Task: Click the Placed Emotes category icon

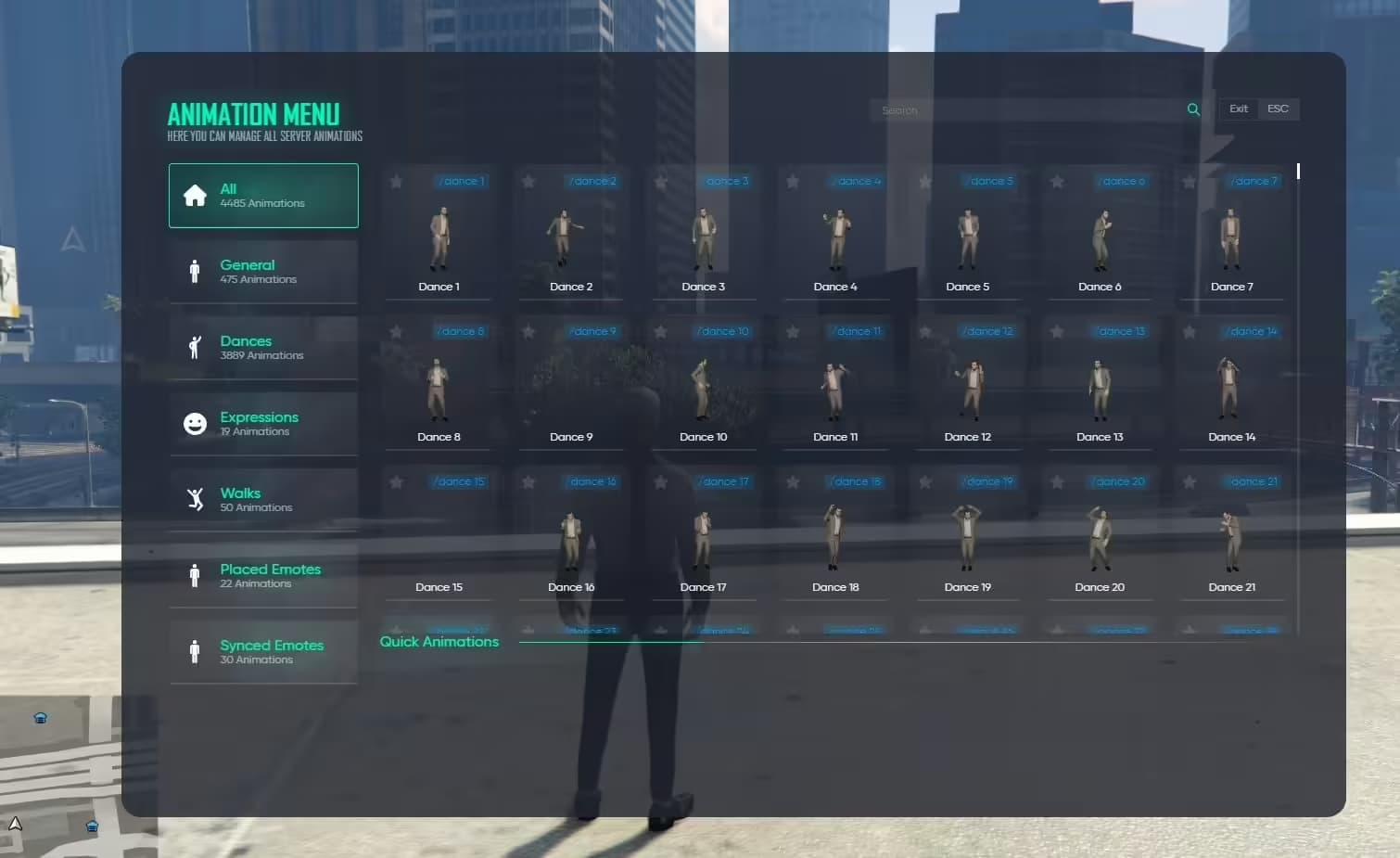Action: [196, 575]
